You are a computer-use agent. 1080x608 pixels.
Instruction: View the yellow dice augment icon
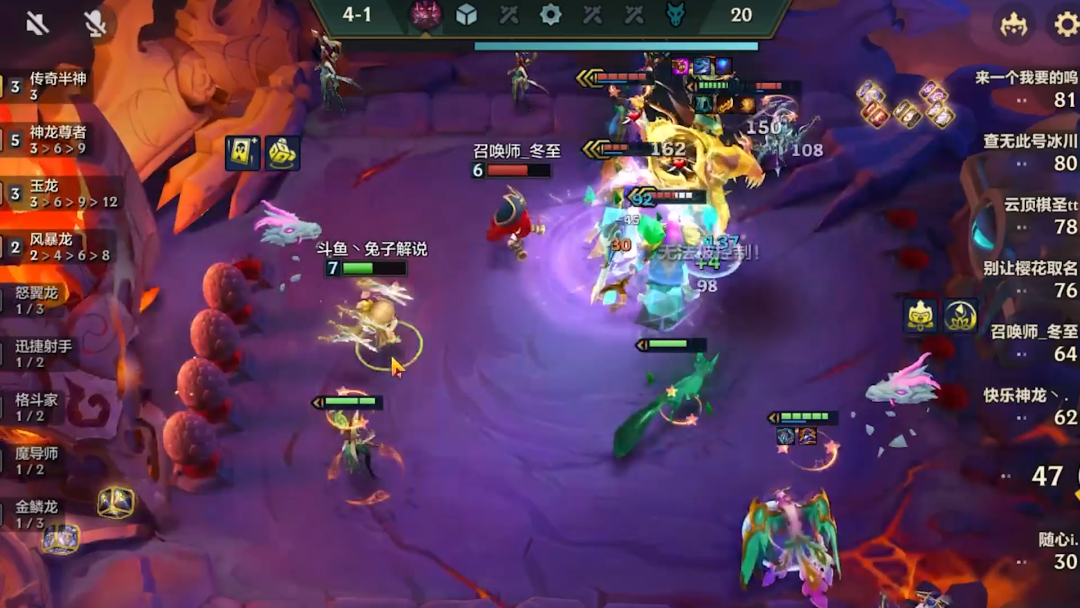(x=283, y=153)
